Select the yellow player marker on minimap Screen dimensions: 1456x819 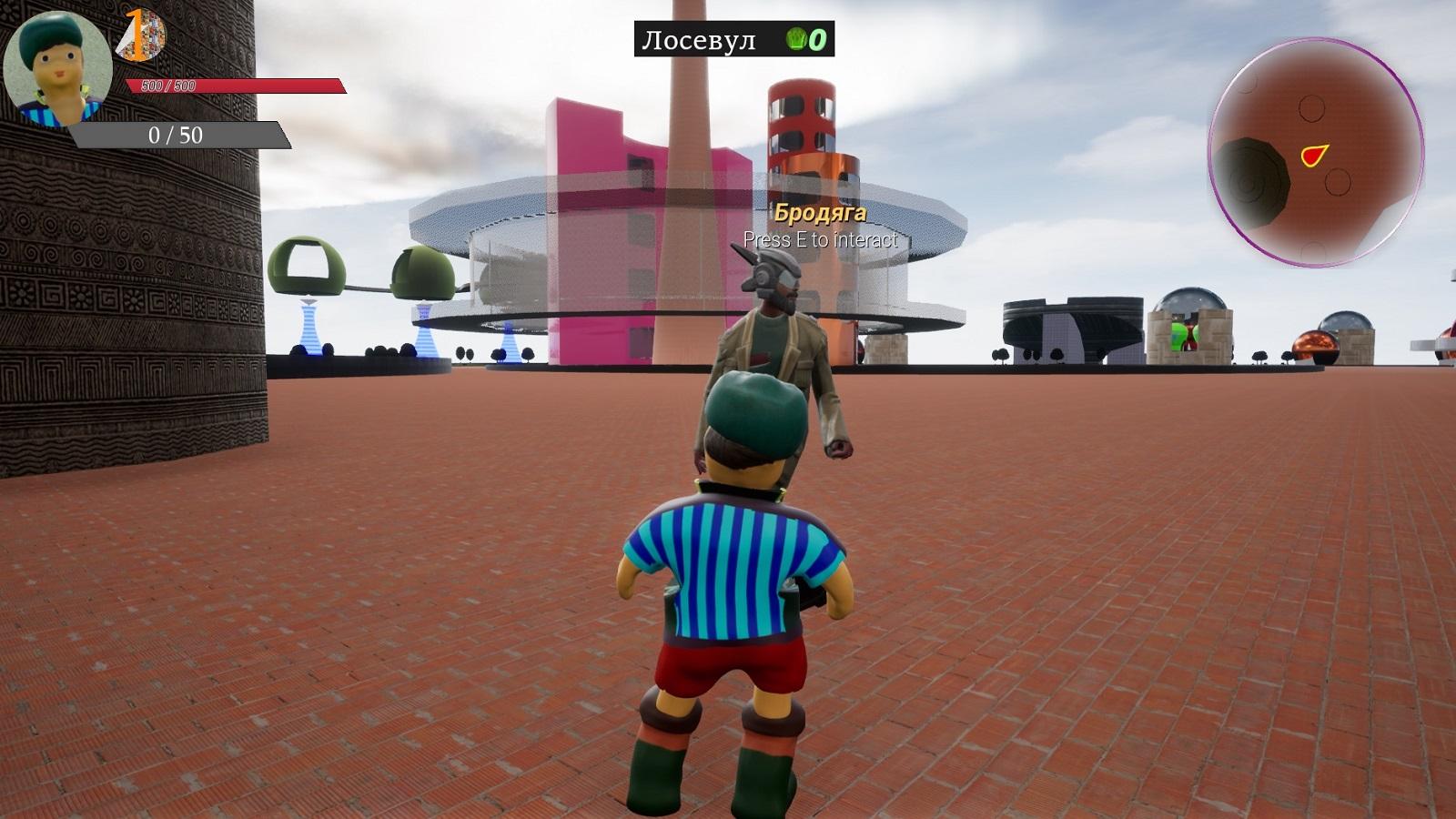pos(1313,156)
